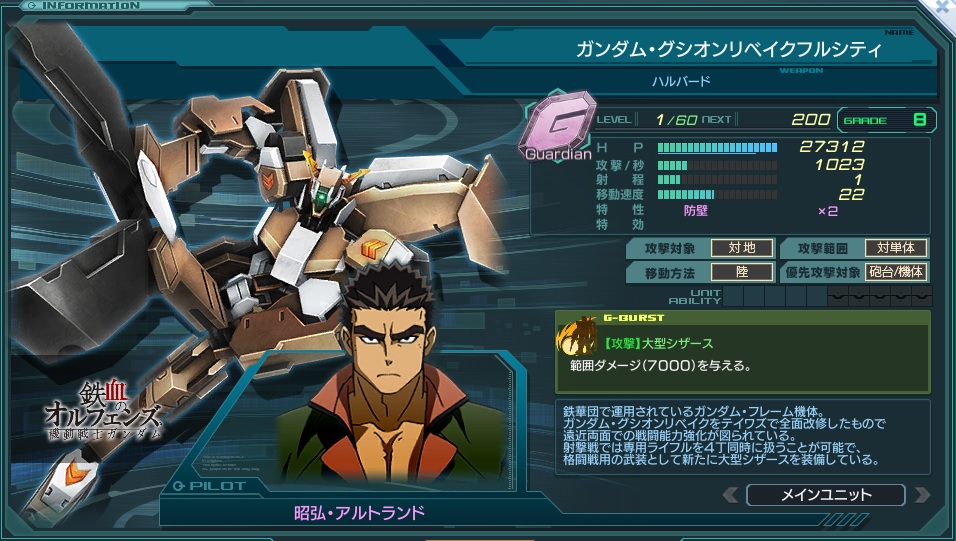Select the メインユニット button

[x=825, y=495]
